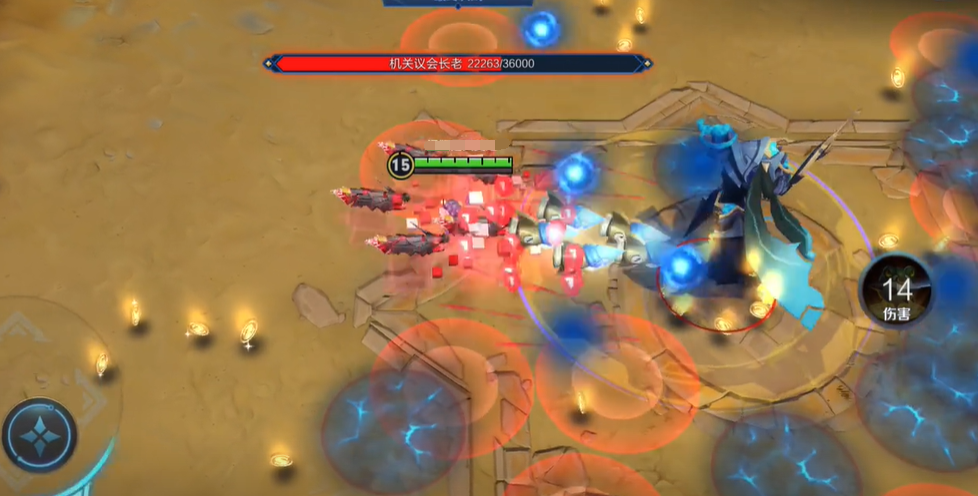
Task: Tap the four-point star joystick button
Action: [x=39, y=436]
